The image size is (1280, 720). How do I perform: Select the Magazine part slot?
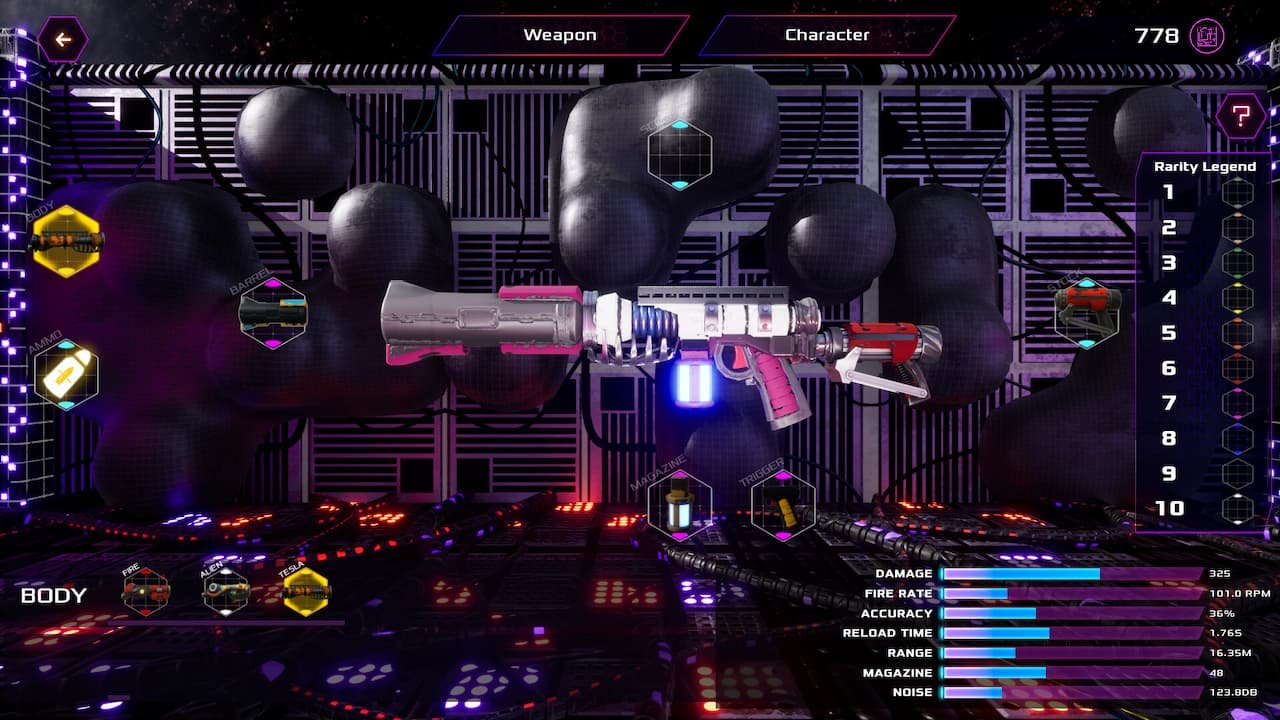(x=680, y=505)
